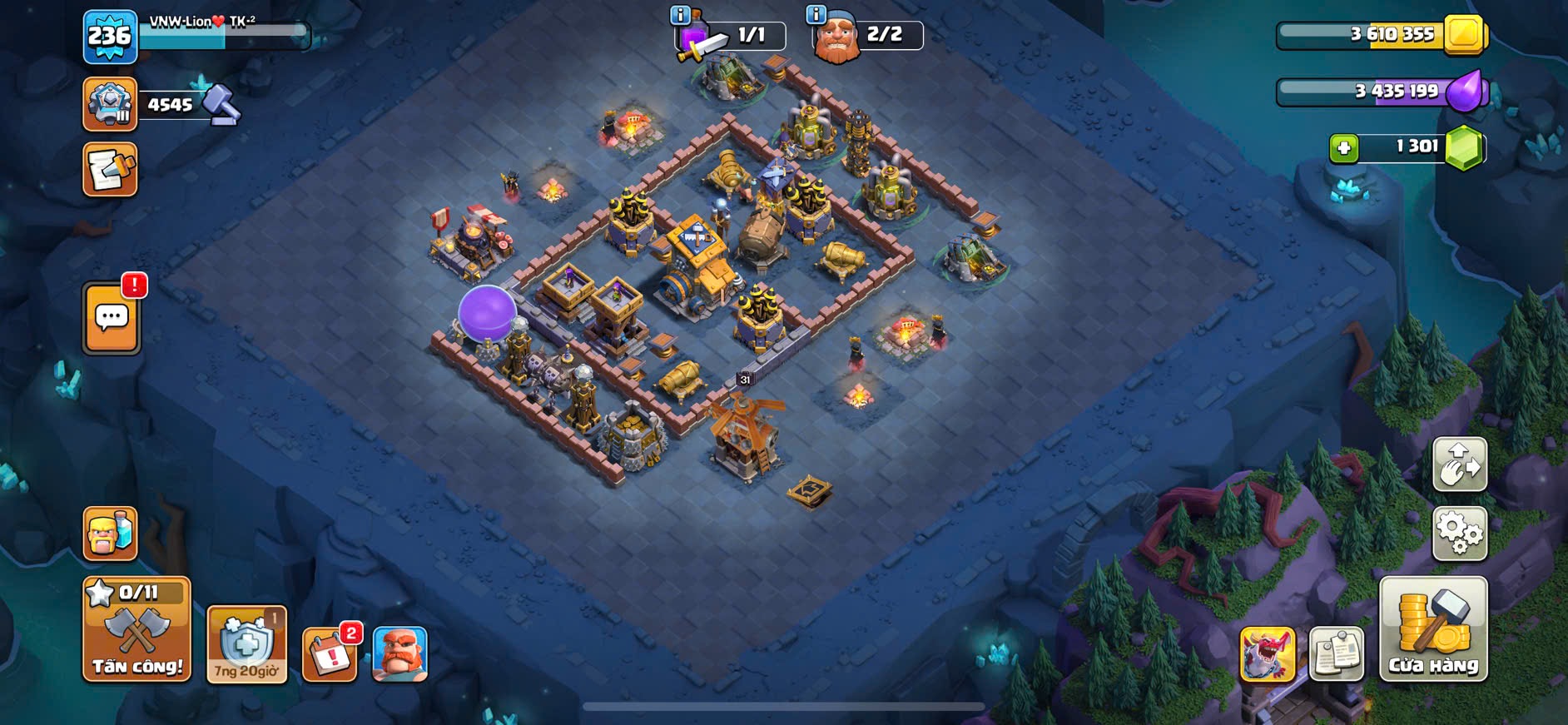View the league trophy badge icon

tap(110, 104)
